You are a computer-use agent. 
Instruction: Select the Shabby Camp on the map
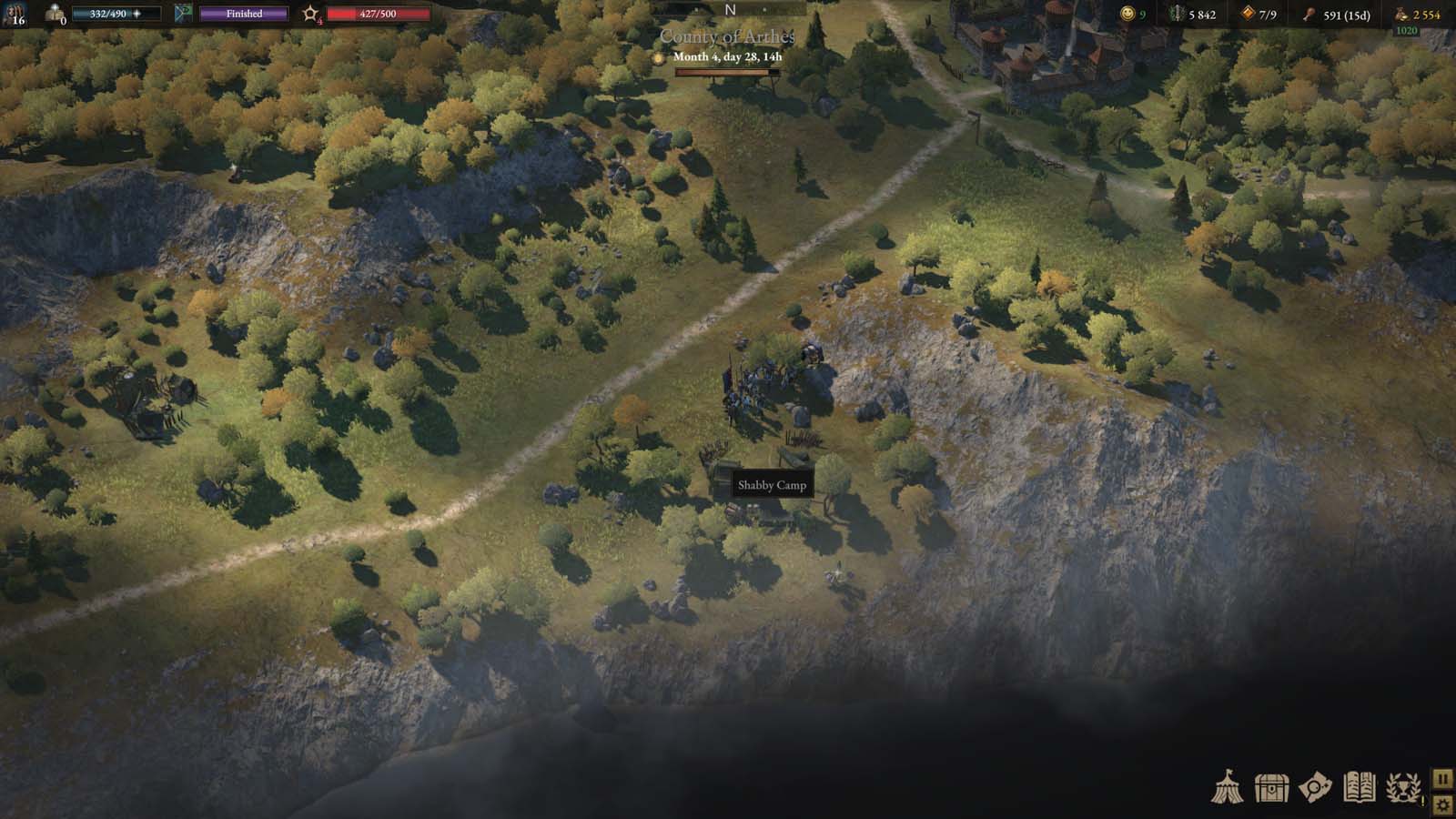(x=772, y=485)
